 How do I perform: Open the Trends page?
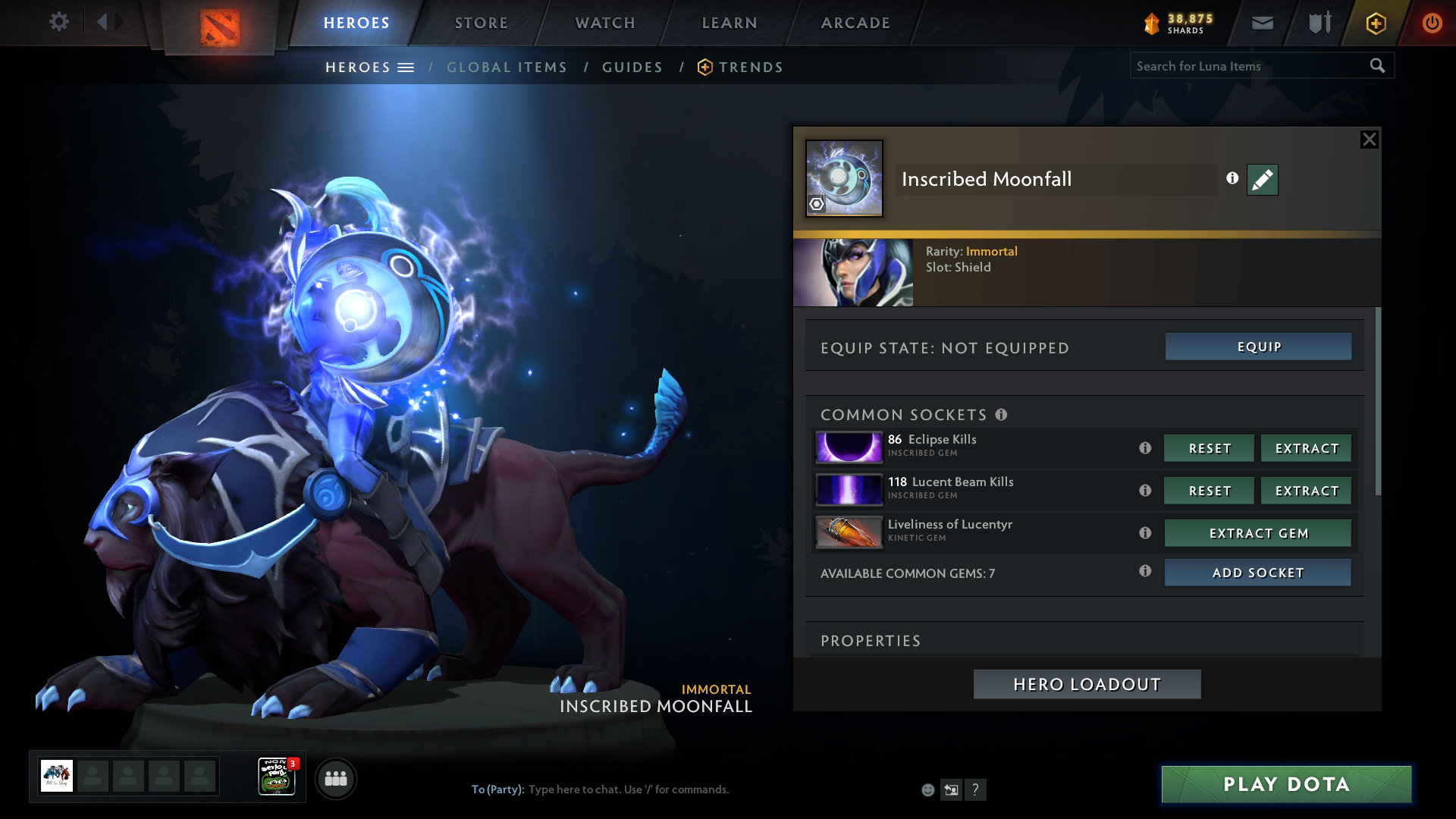click(750, 67)
